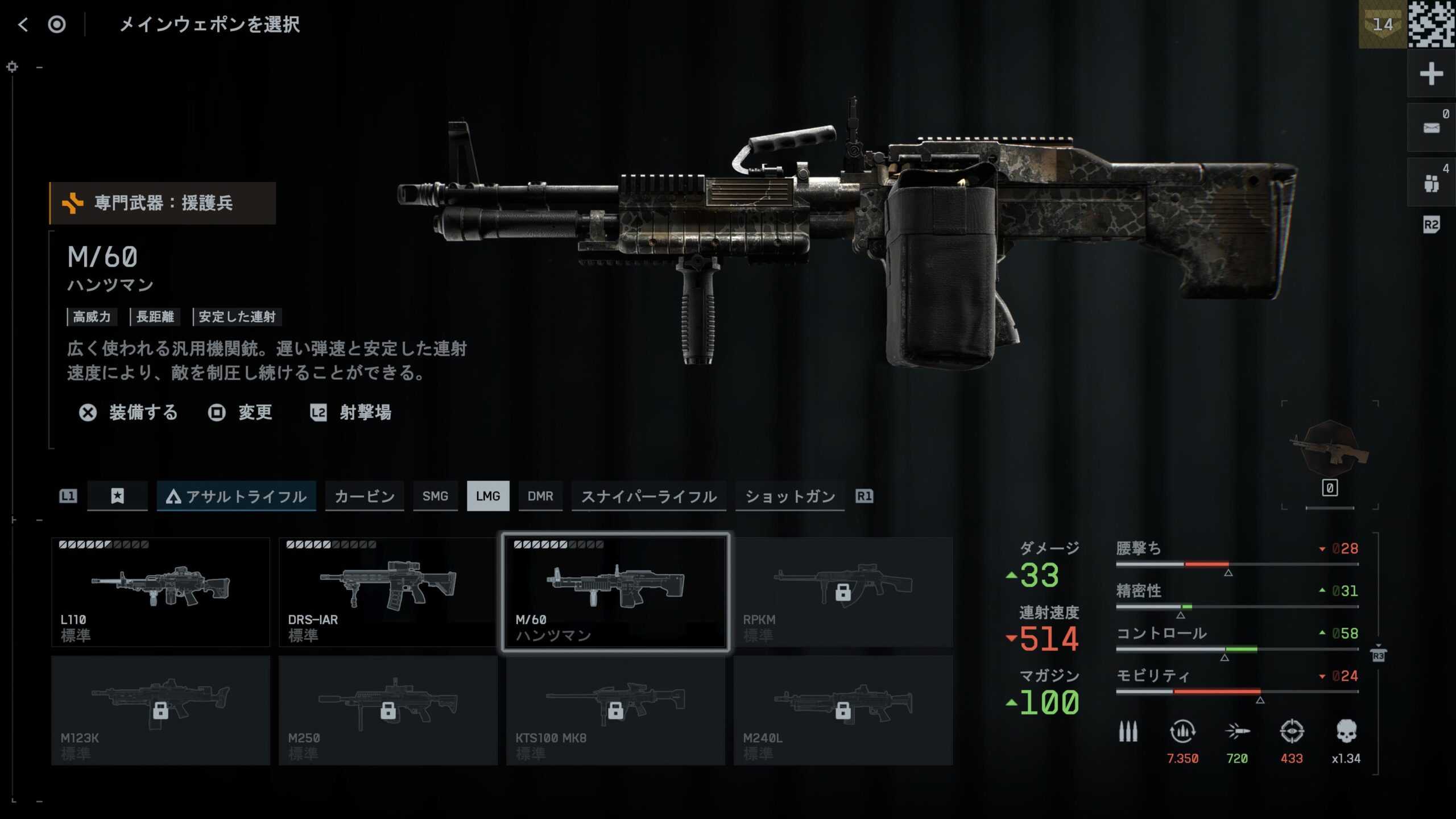This screenshot has width=1456, height=819.
Task: Equip the weapon with 装備する
Action: tap(129, 412)
